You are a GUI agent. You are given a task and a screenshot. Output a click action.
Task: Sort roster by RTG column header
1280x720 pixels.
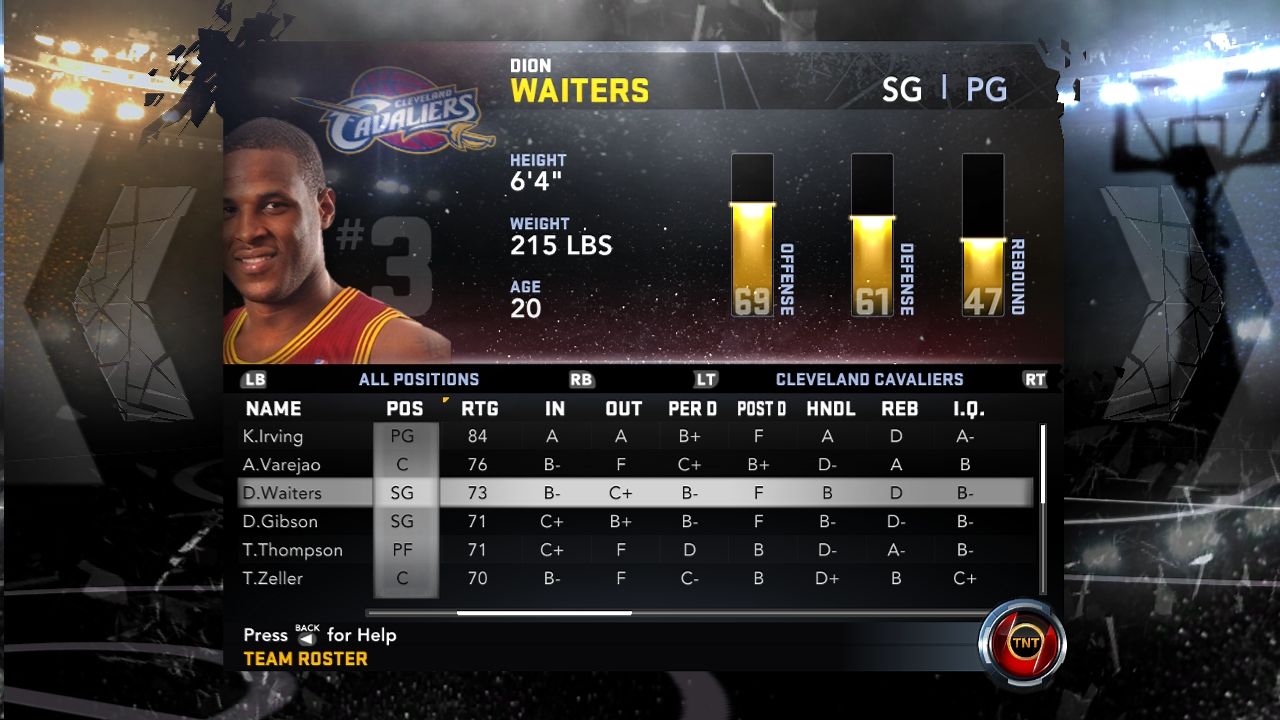tap(479, 408)
